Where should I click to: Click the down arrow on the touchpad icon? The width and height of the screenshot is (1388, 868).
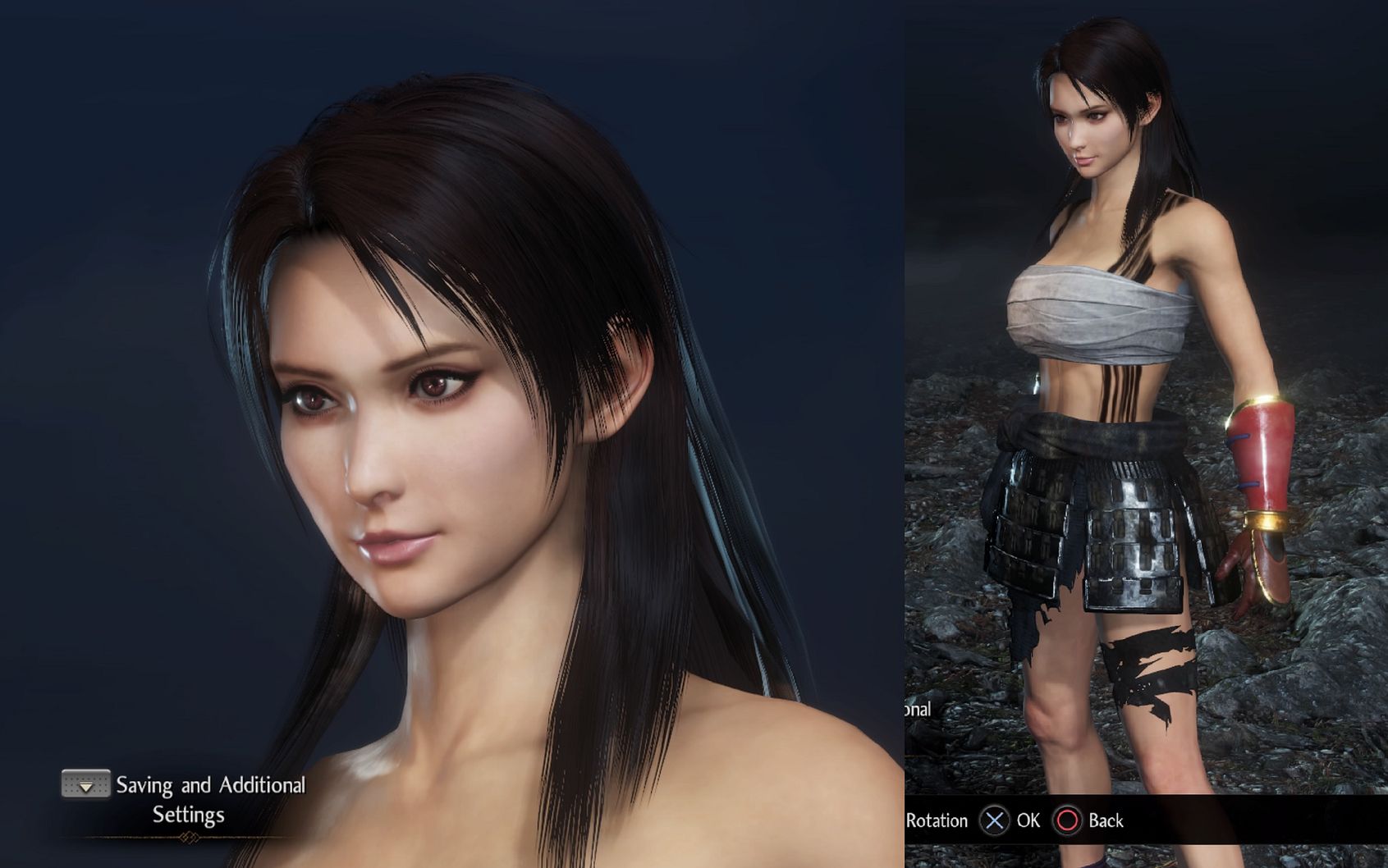pos(85,788)
